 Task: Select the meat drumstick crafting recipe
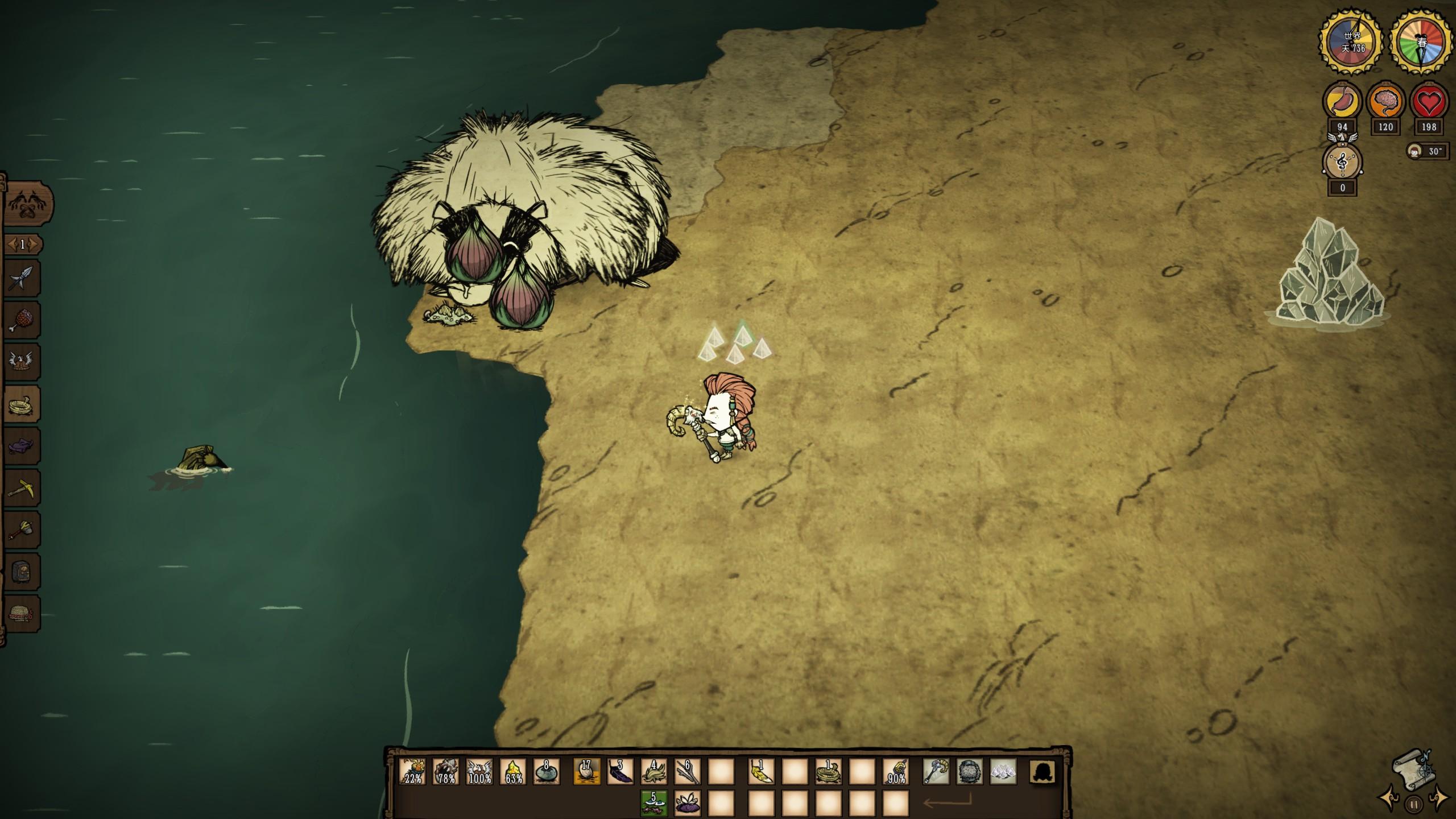pos(23,320)
